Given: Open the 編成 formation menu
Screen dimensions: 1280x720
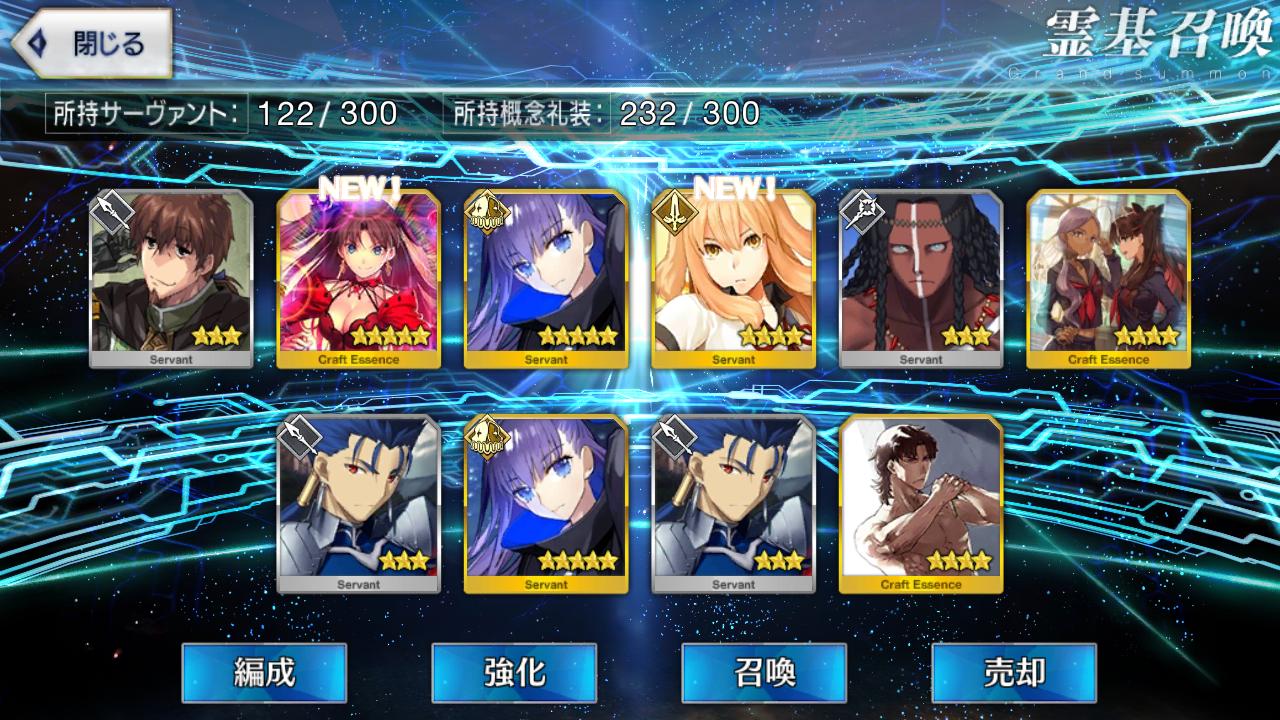Looking at the screenshot, I should pos(264,672).
